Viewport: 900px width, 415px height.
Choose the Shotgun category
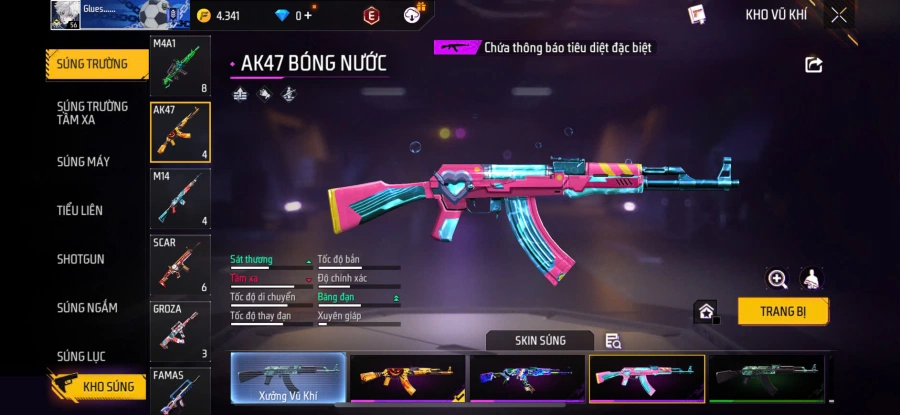click(80, 259)
